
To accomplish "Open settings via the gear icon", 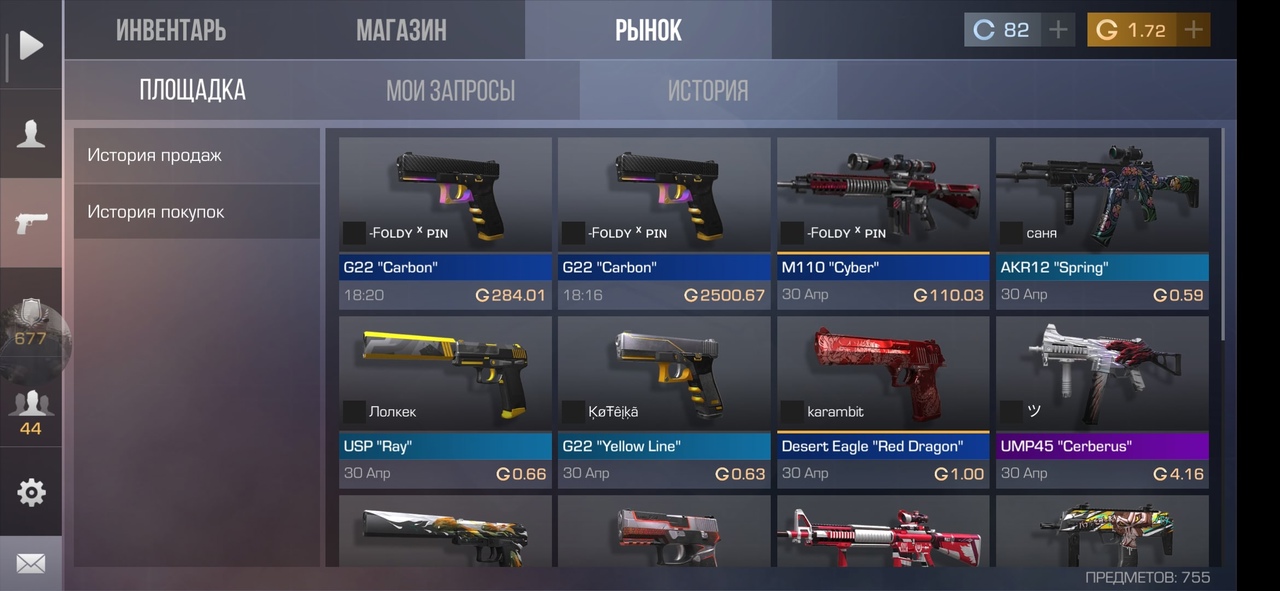I will 31,492.
